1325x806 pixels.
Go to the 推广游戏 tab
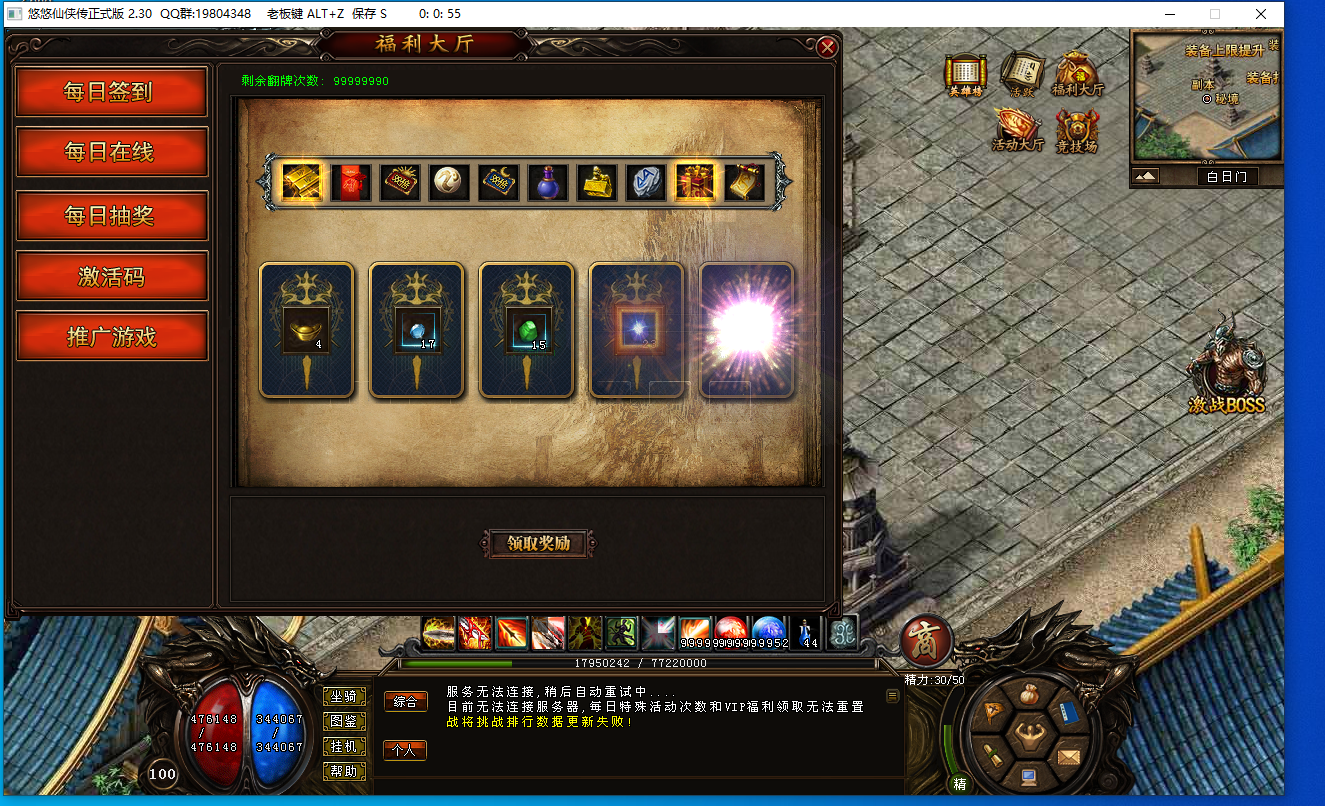pyautogui.click(x=111, y=336)
